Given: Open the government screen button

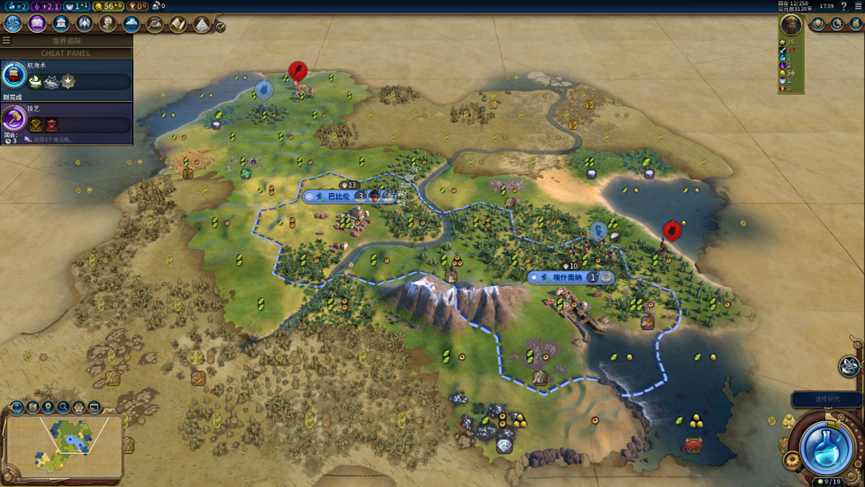Looking at the screenshot, I should [61, 24].
